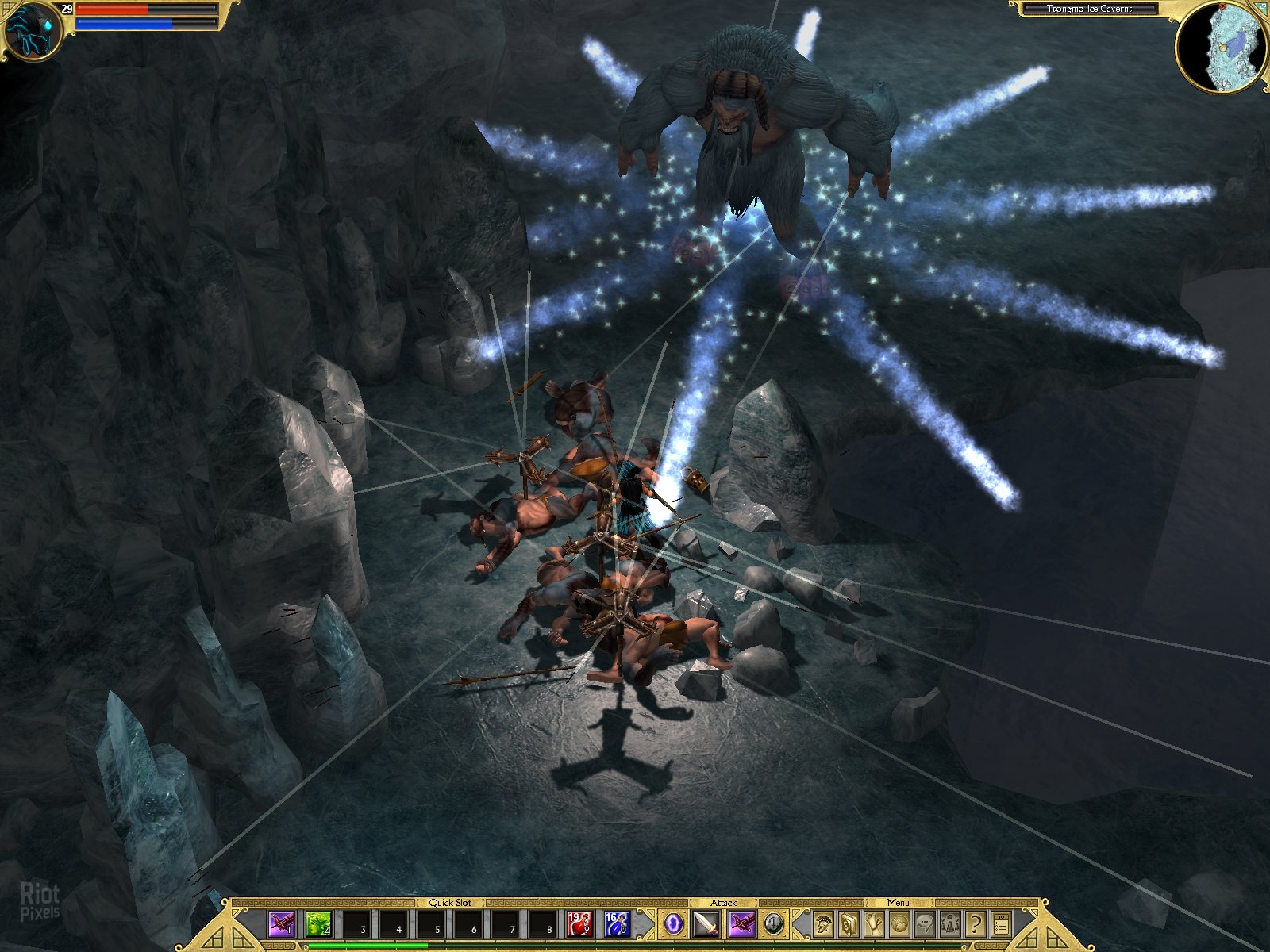Use the green helmeted-face skill in slot 2

coord(318,923)
